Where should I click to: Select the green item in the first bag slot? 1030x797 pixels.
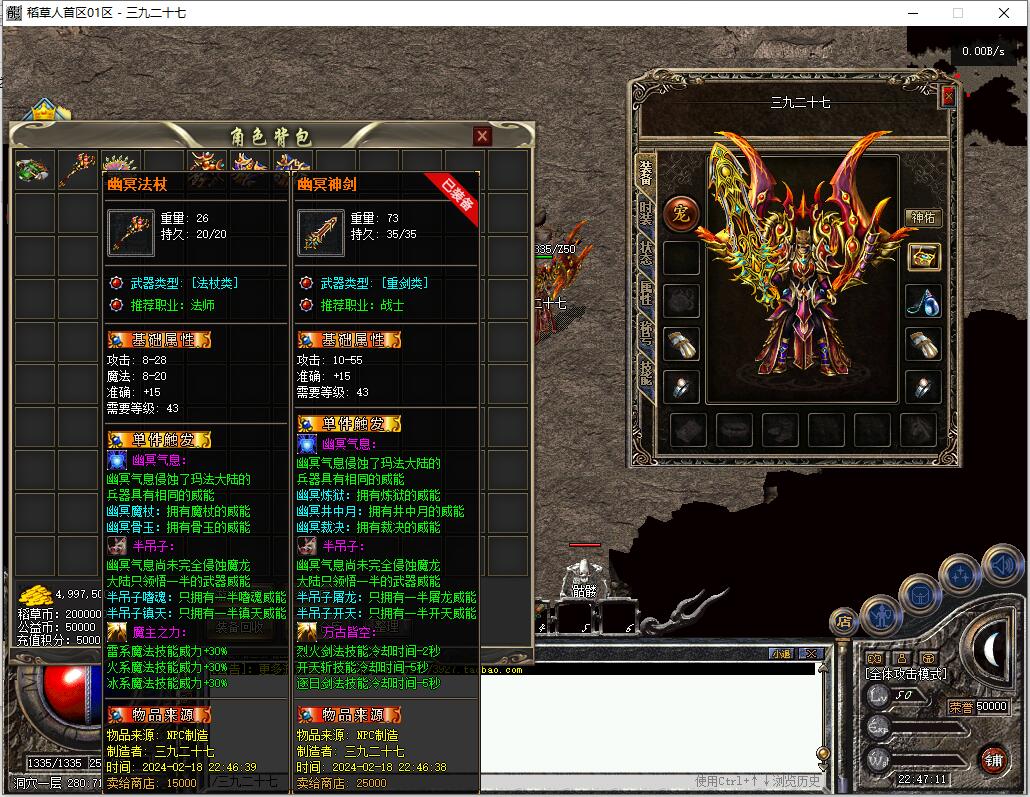coord(34,168)
